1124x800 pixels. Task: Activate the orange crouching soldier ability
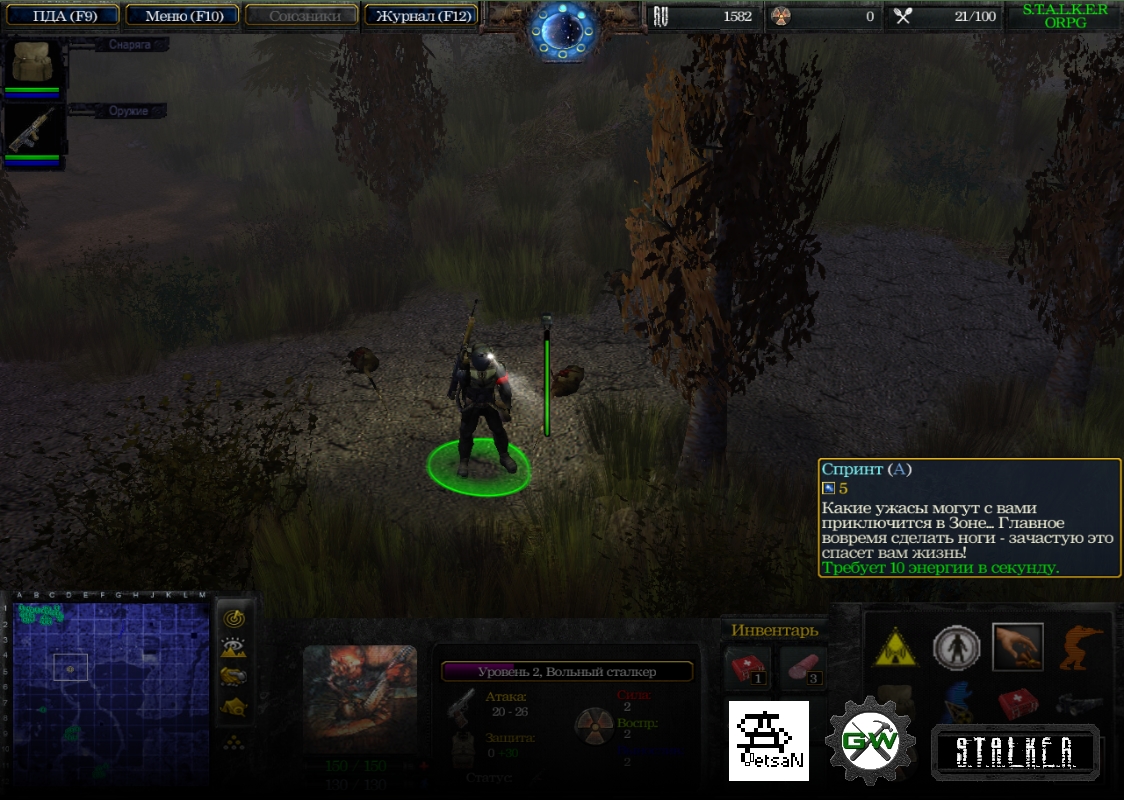pos(1081,648)
